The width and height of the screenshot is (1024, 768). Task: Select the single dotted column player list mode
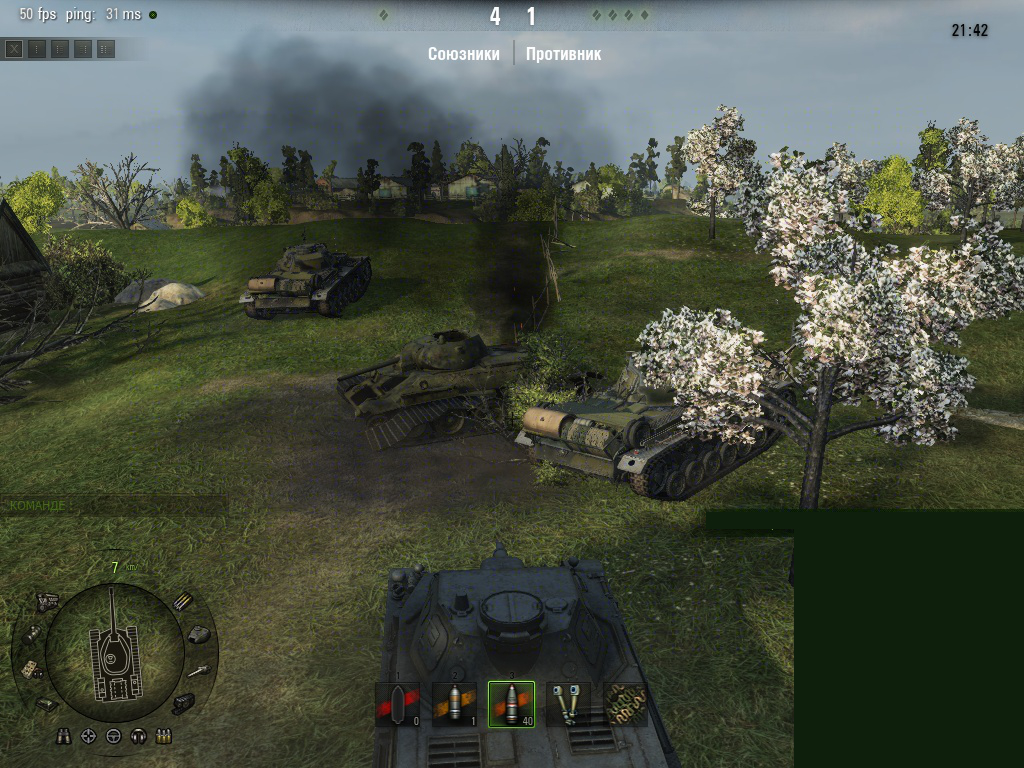pyautogui.click(x=37, y=48)
